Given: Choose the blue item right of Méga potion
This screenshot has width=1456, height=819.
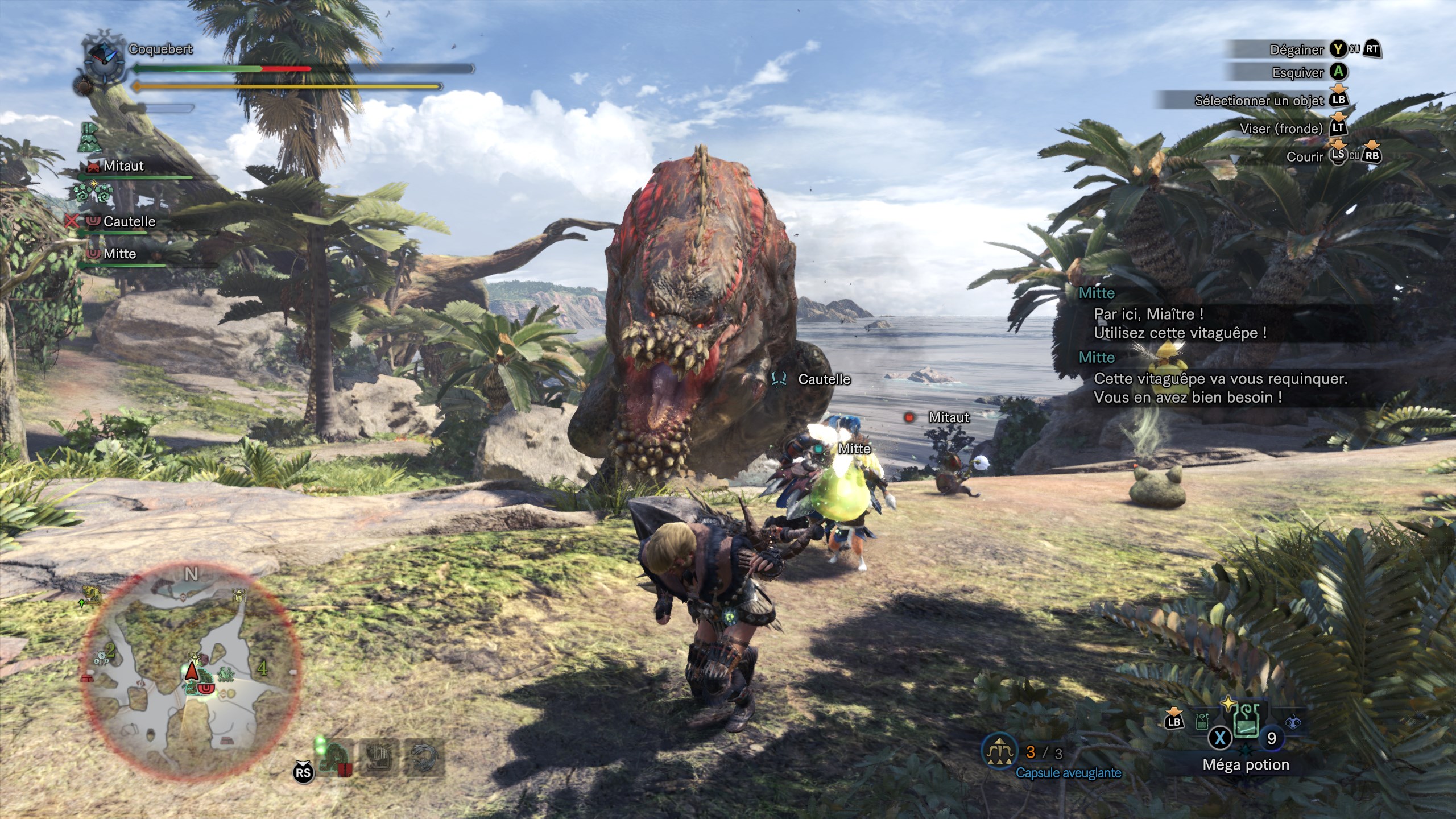Looking at the screenshot, I should tap(1293, 723).
